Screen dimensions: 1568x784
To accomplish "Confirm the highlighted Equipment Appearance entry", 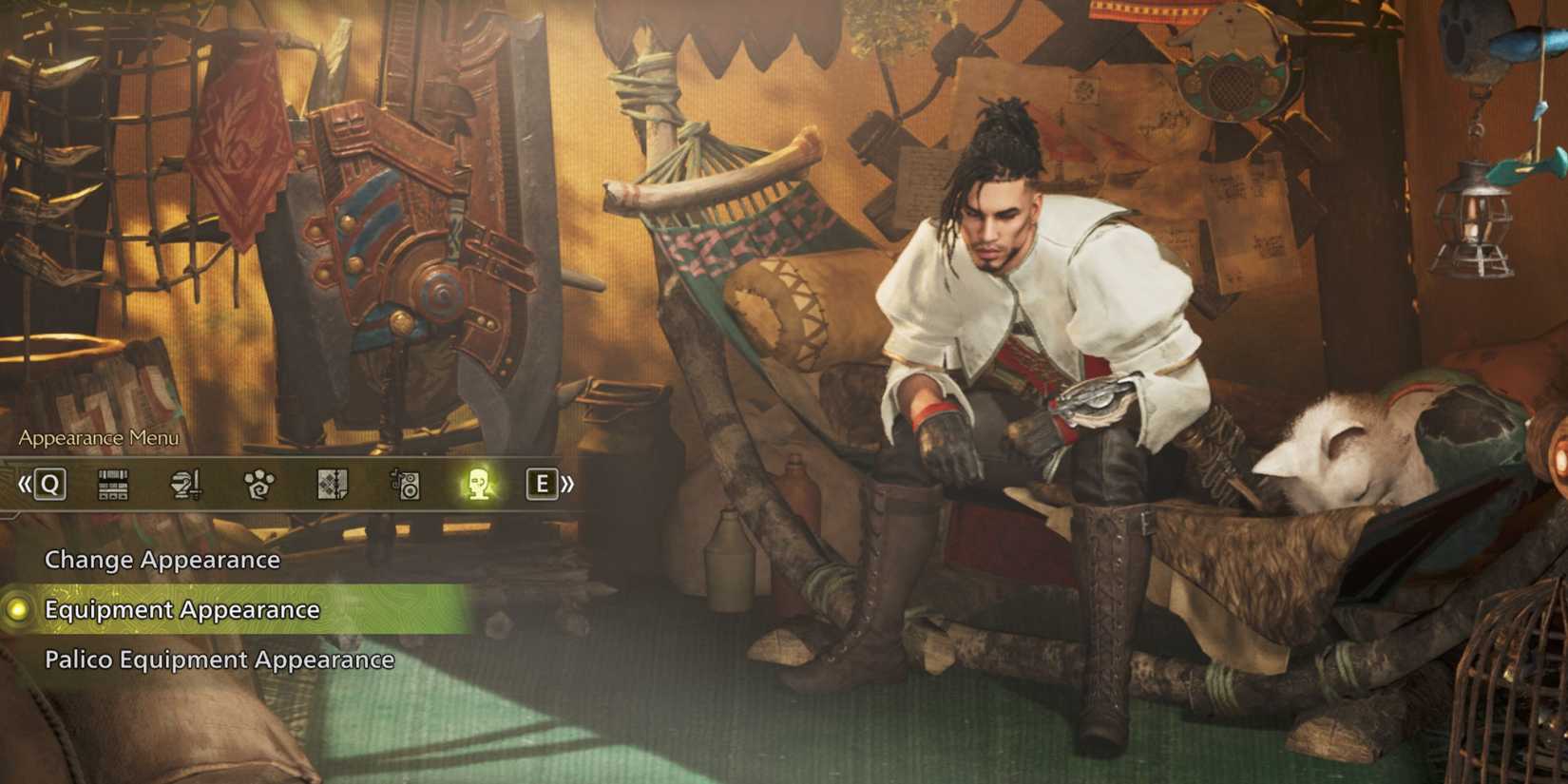I will [x=181, y=610].
